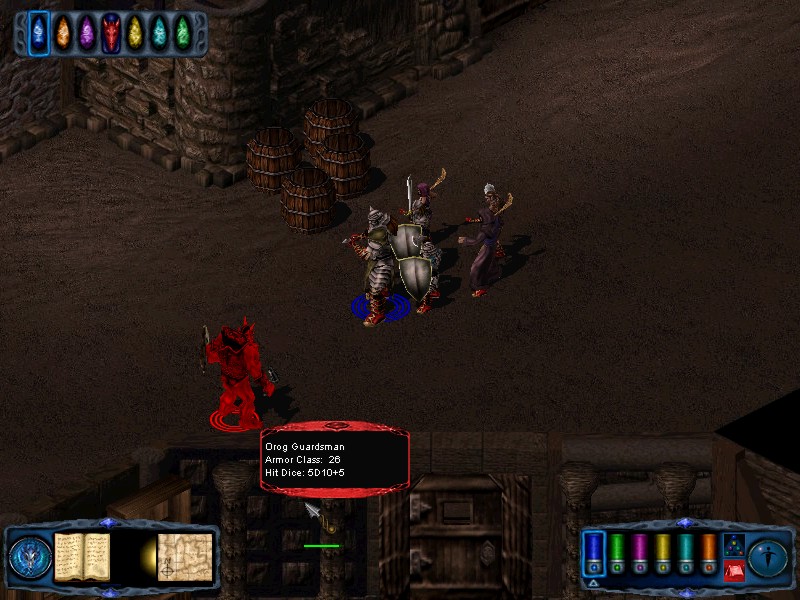Select the blue party member bar
This screenshot has height=600, width=800.
click(594, 552)
